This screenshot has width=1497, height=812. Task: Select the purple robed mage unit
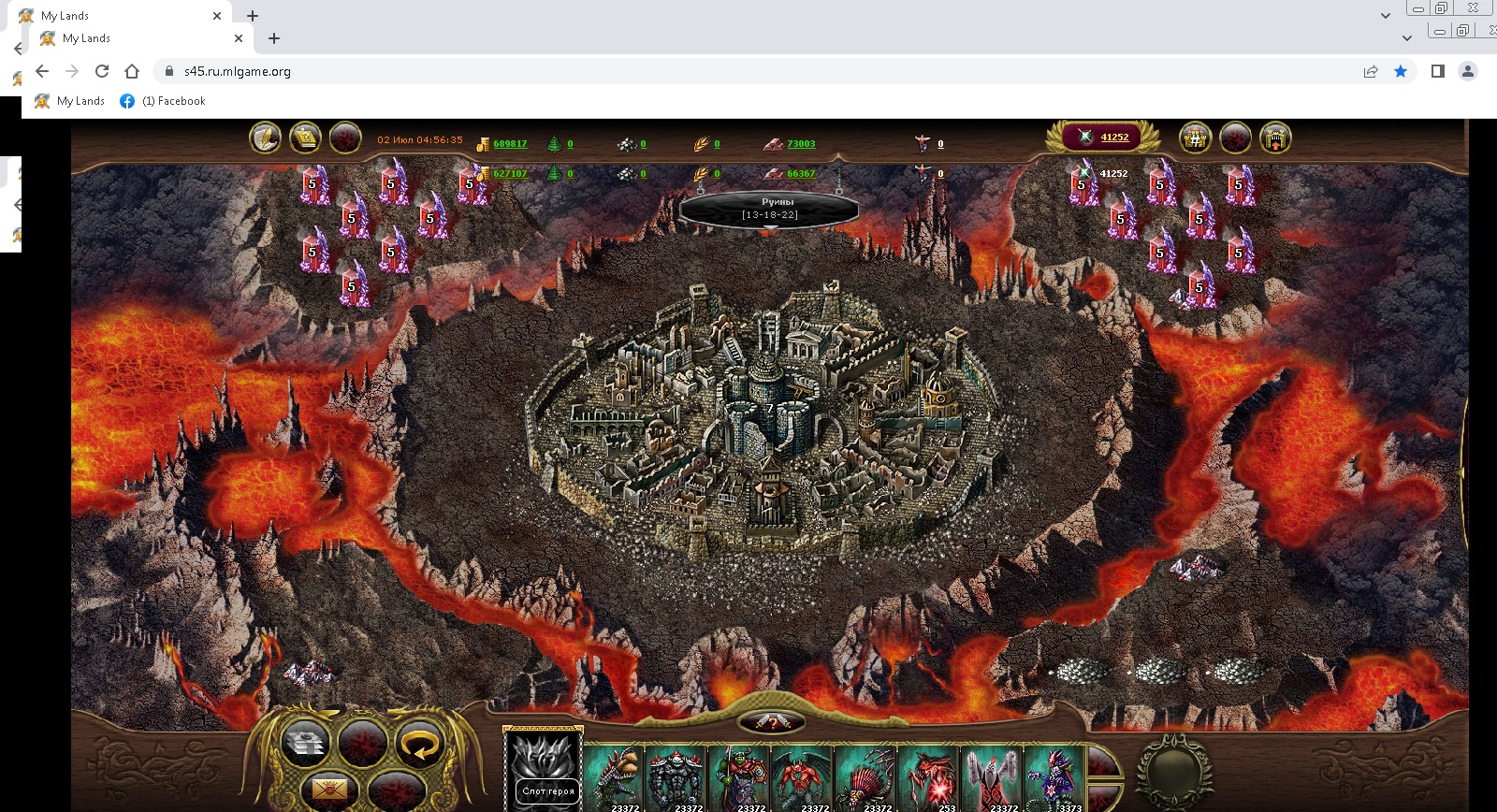coord(1054,776)
